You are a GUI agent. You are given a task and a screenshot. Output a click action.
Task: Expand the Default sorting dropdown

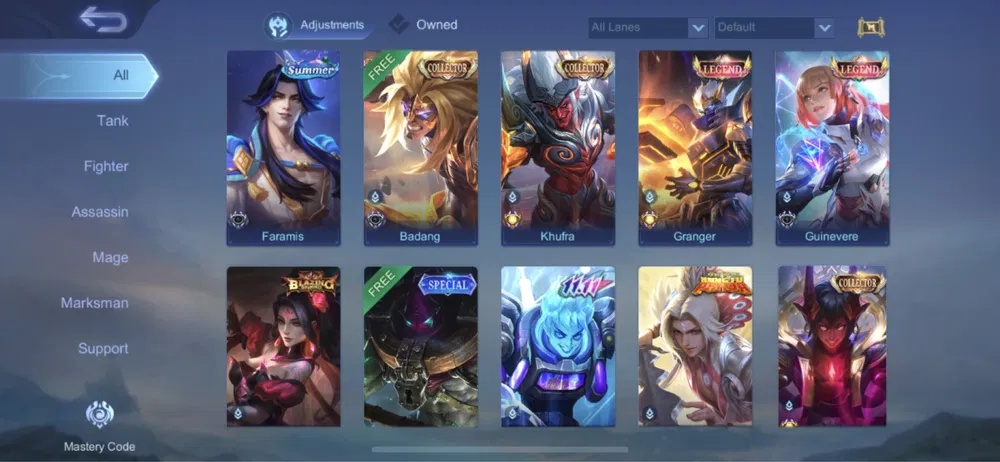pos(774,28)
